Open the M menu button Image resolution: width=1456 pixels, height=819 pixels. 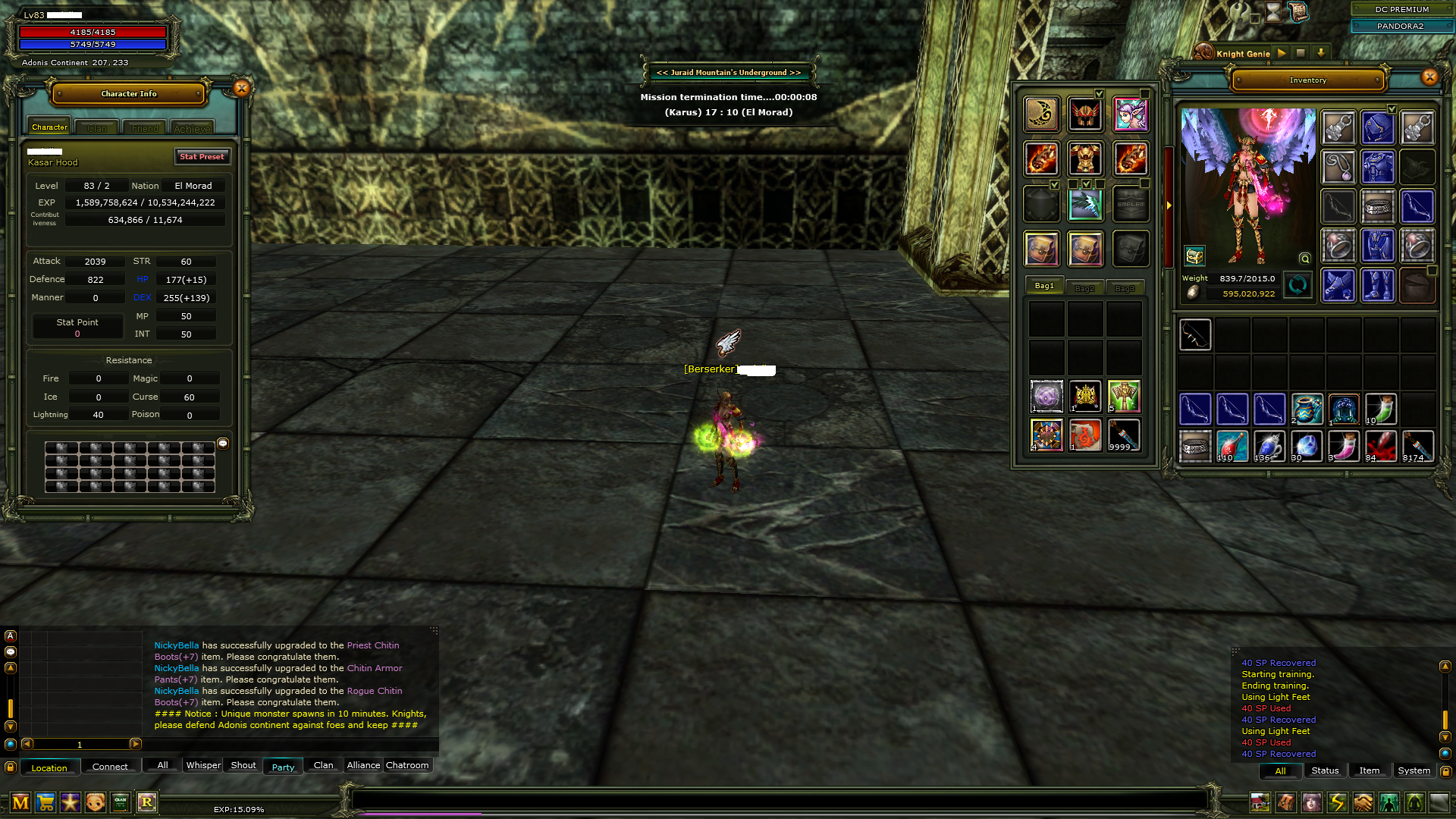[20, 802]
